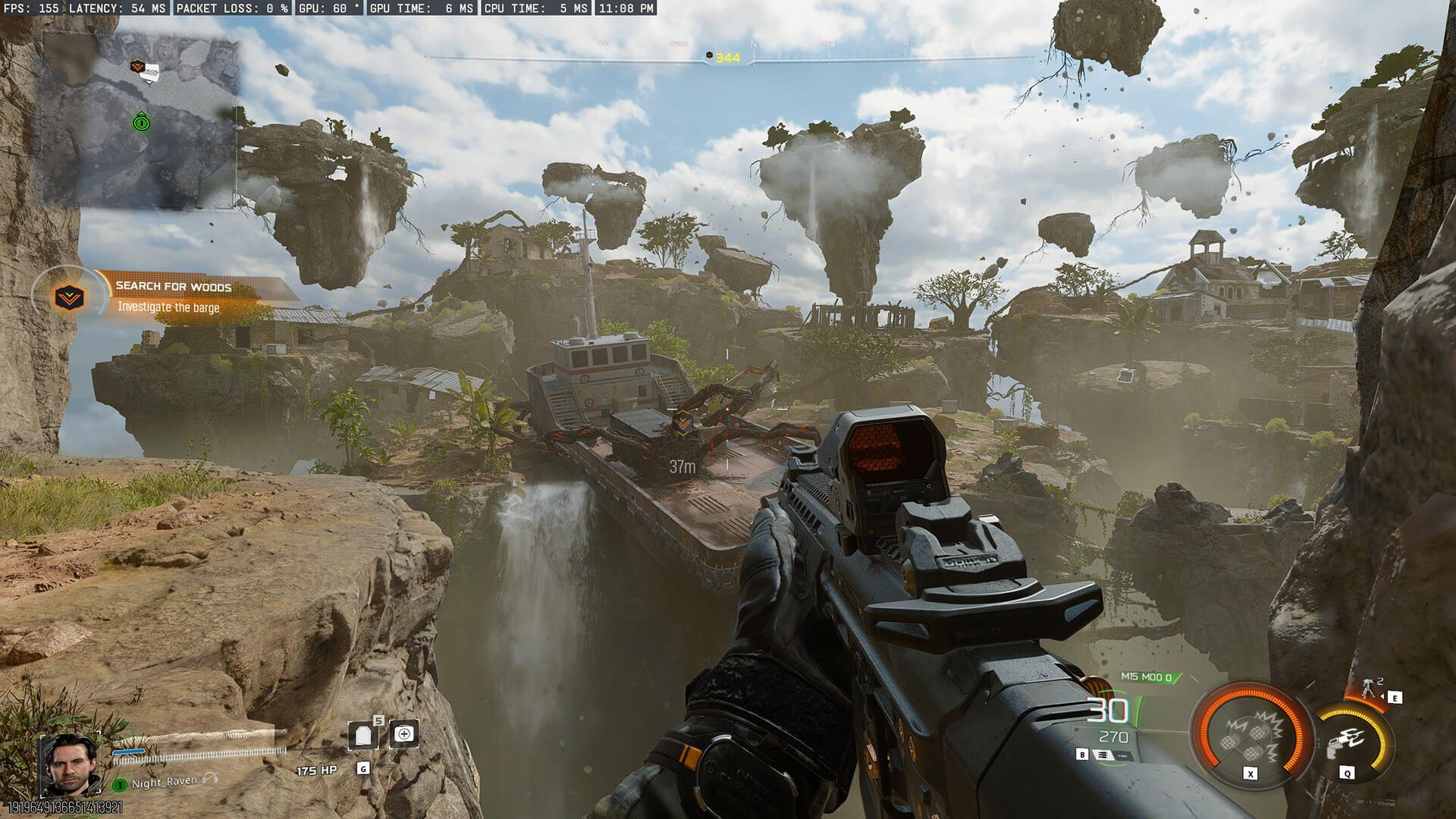Select the orange objective marker on the minimap
1456x819 pixels.
pyautogui.click(x=137, y=67)
